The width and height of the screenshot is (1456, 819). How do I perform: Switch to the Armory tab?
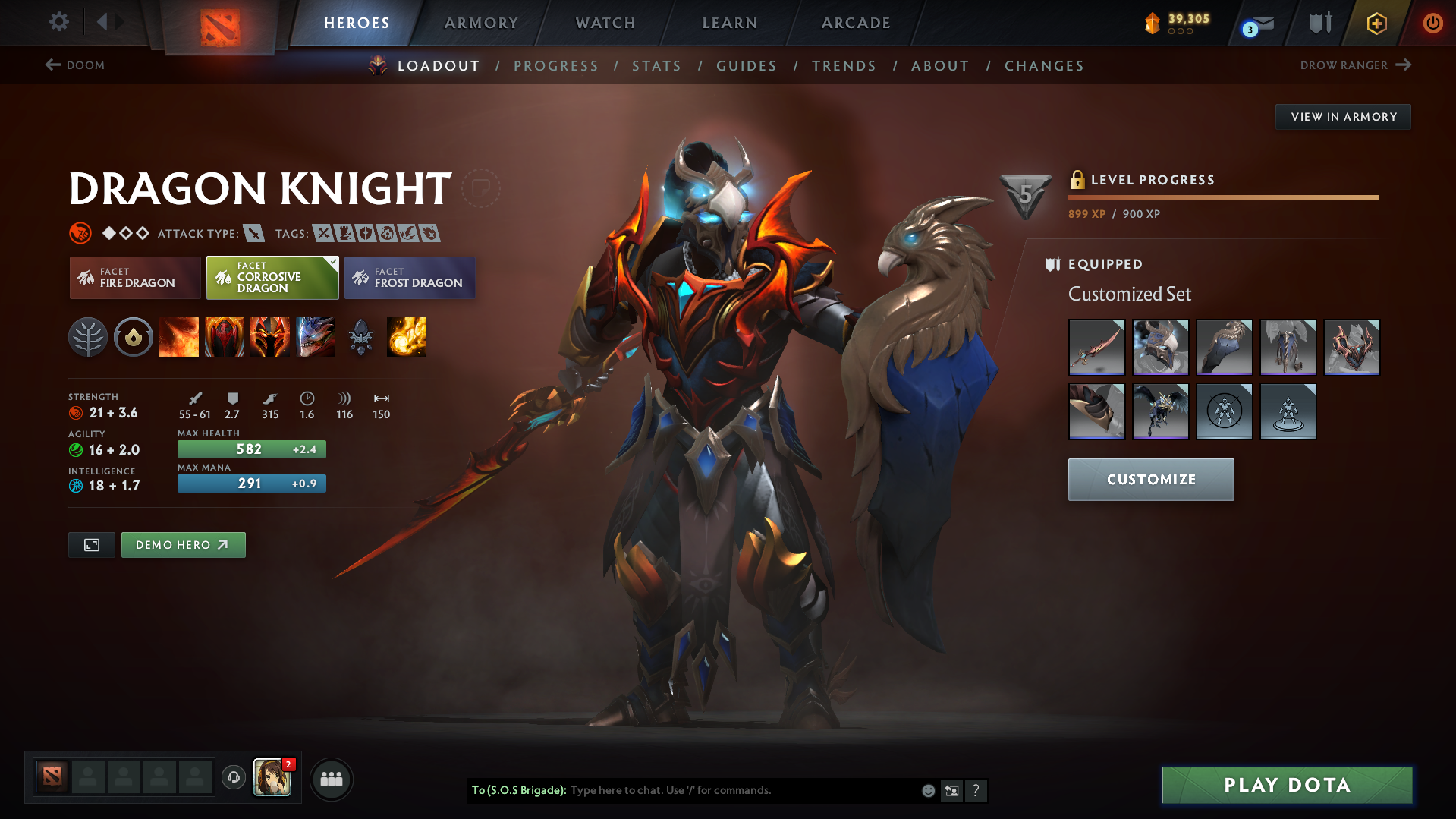coord(481,23)
